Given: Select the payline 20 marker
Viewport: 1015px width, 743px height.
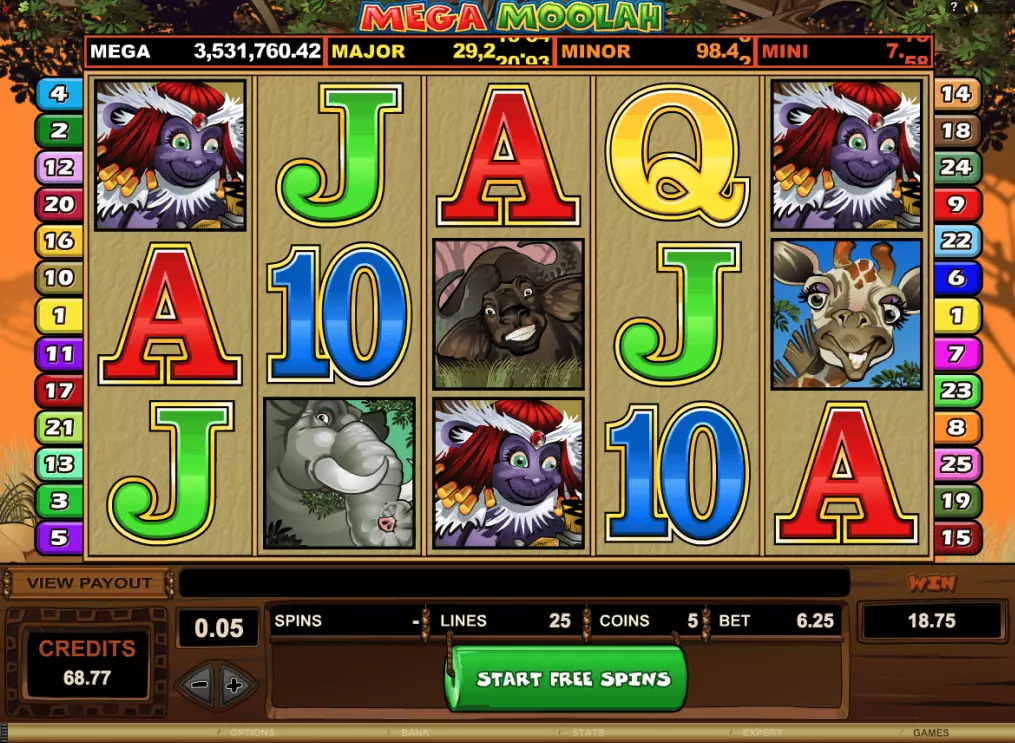Looking at the screenshot, I should click(x=58, y=204).
